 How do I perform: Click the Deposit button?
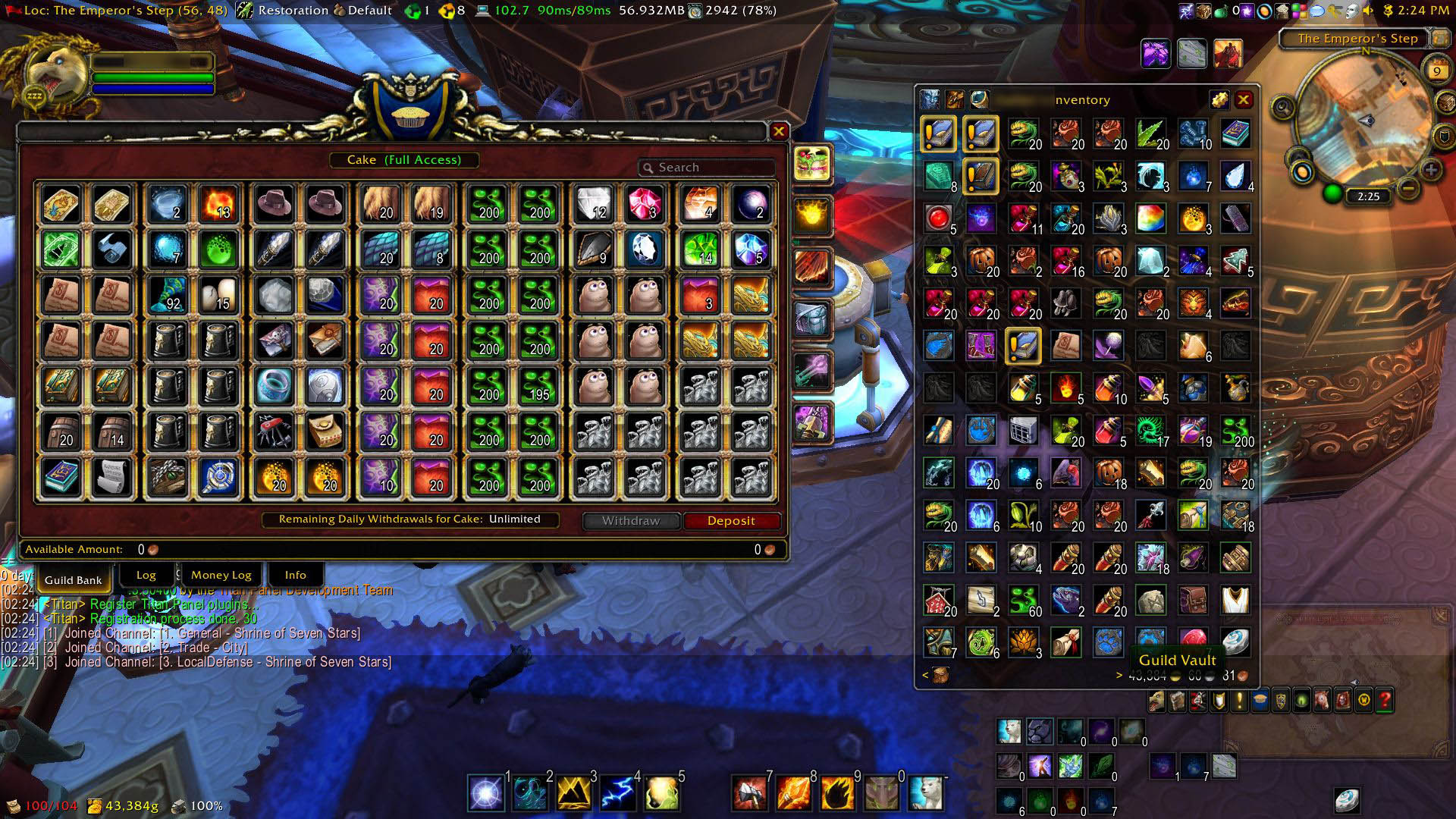[731, 521]
